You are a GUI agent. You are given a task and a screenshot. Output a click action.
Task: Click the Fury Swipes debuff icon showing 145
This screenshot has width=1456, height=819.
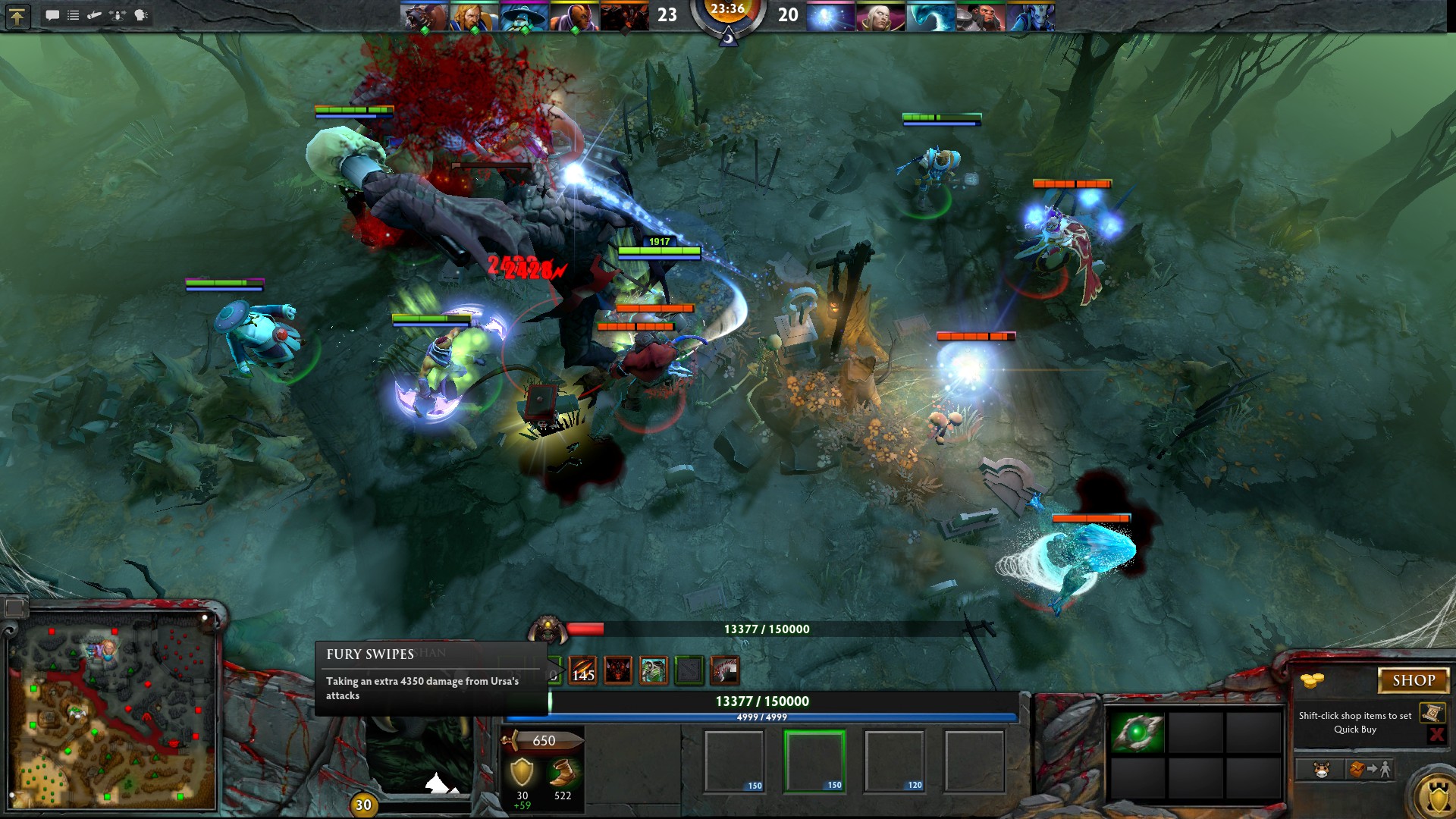(x=582, y=670)
